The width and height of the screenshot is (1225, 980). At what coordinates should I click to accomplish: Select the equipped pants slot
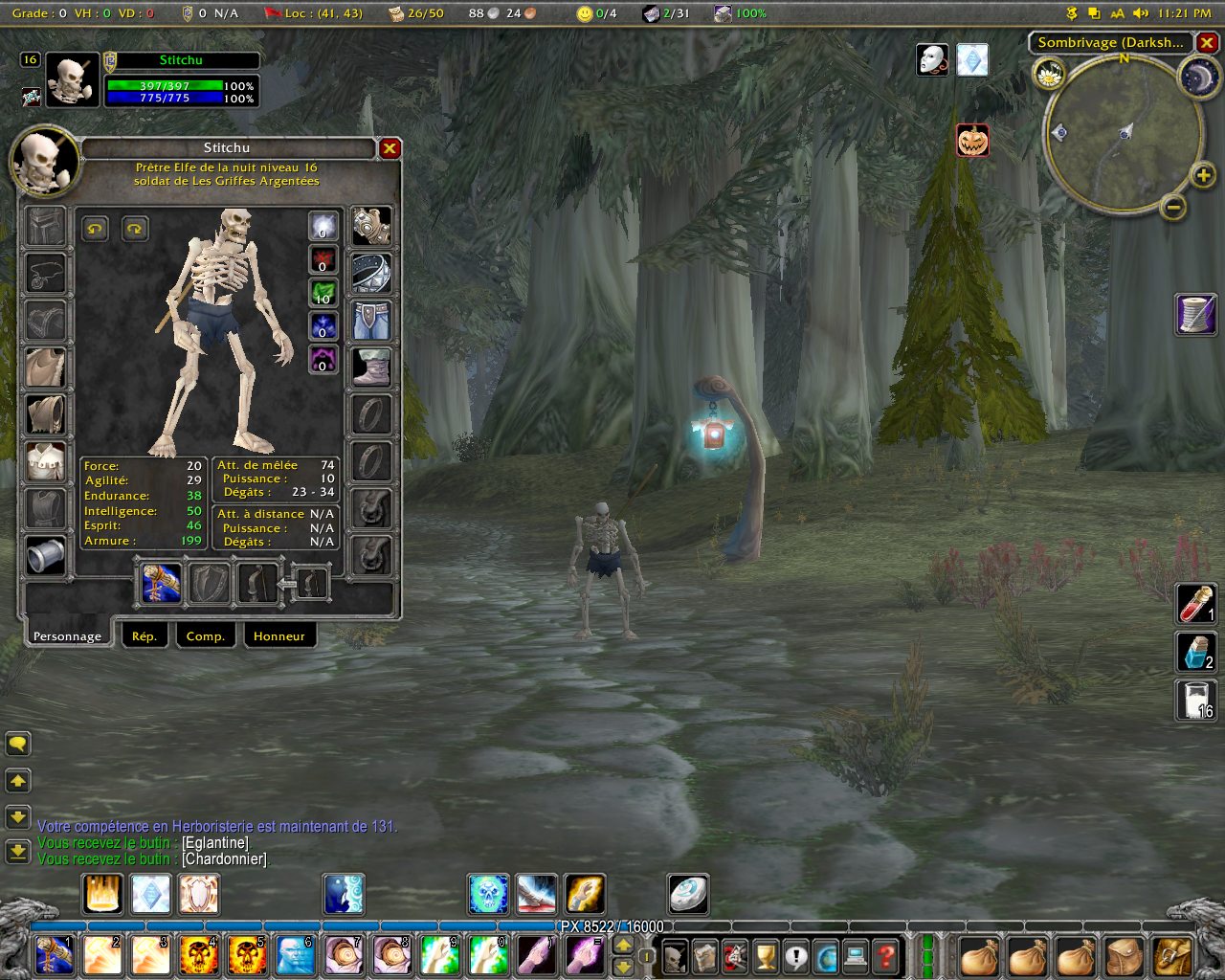(x=371, y=321)
